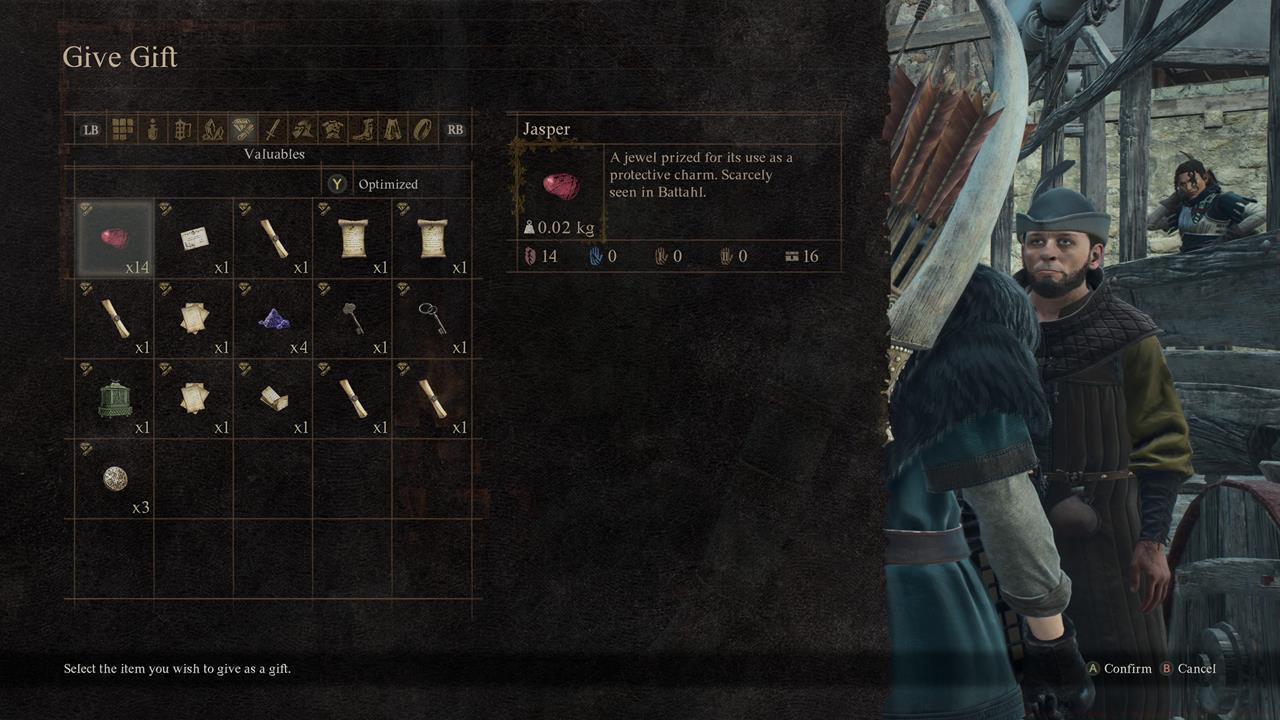Open the materials tankard category icon
The height and width of the screenshot is (720, 1280).
(x=181, y=129)
